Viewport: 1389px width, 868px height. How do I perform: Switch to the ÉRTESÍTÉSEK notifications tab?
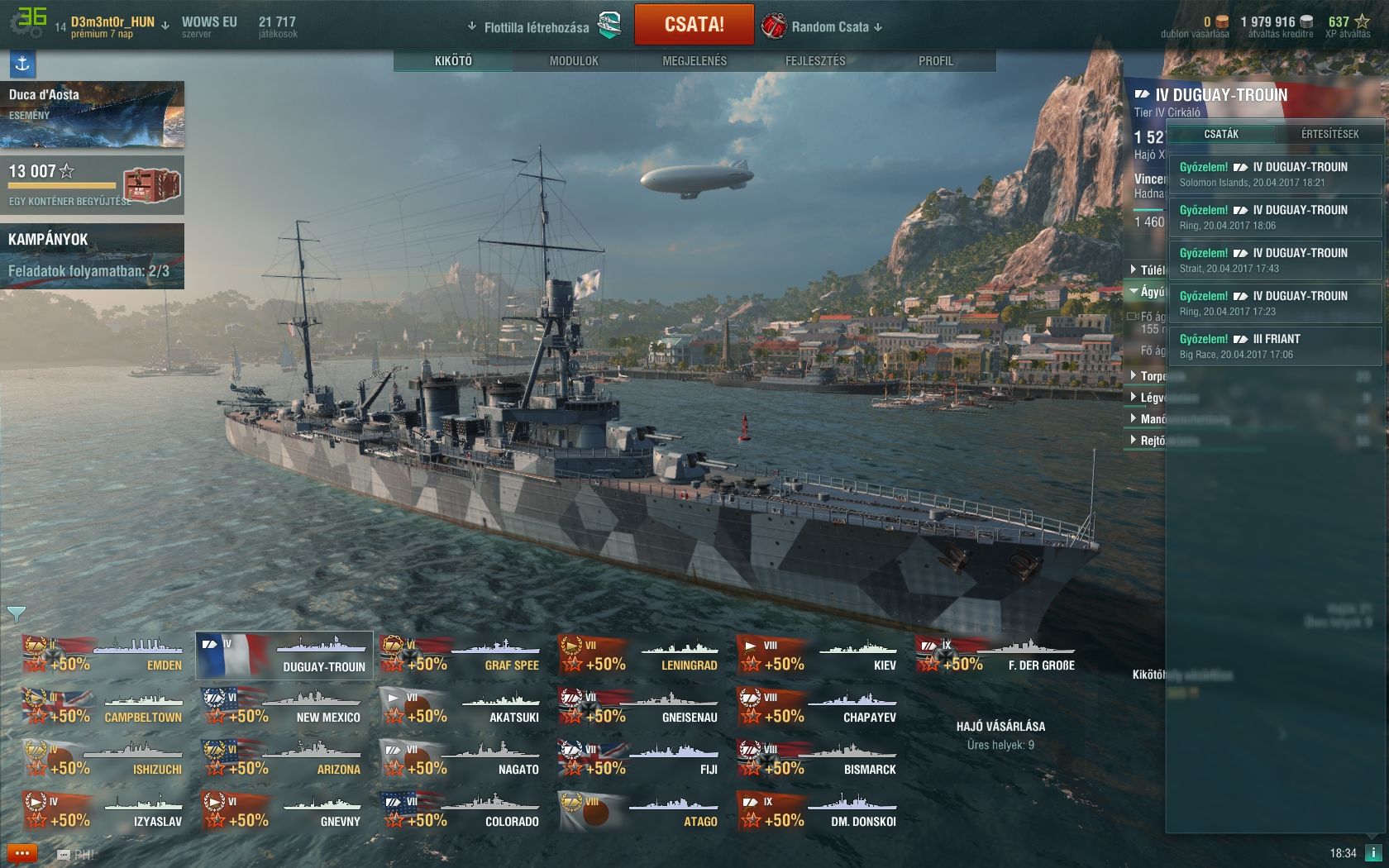click(x=1329, y=134)
